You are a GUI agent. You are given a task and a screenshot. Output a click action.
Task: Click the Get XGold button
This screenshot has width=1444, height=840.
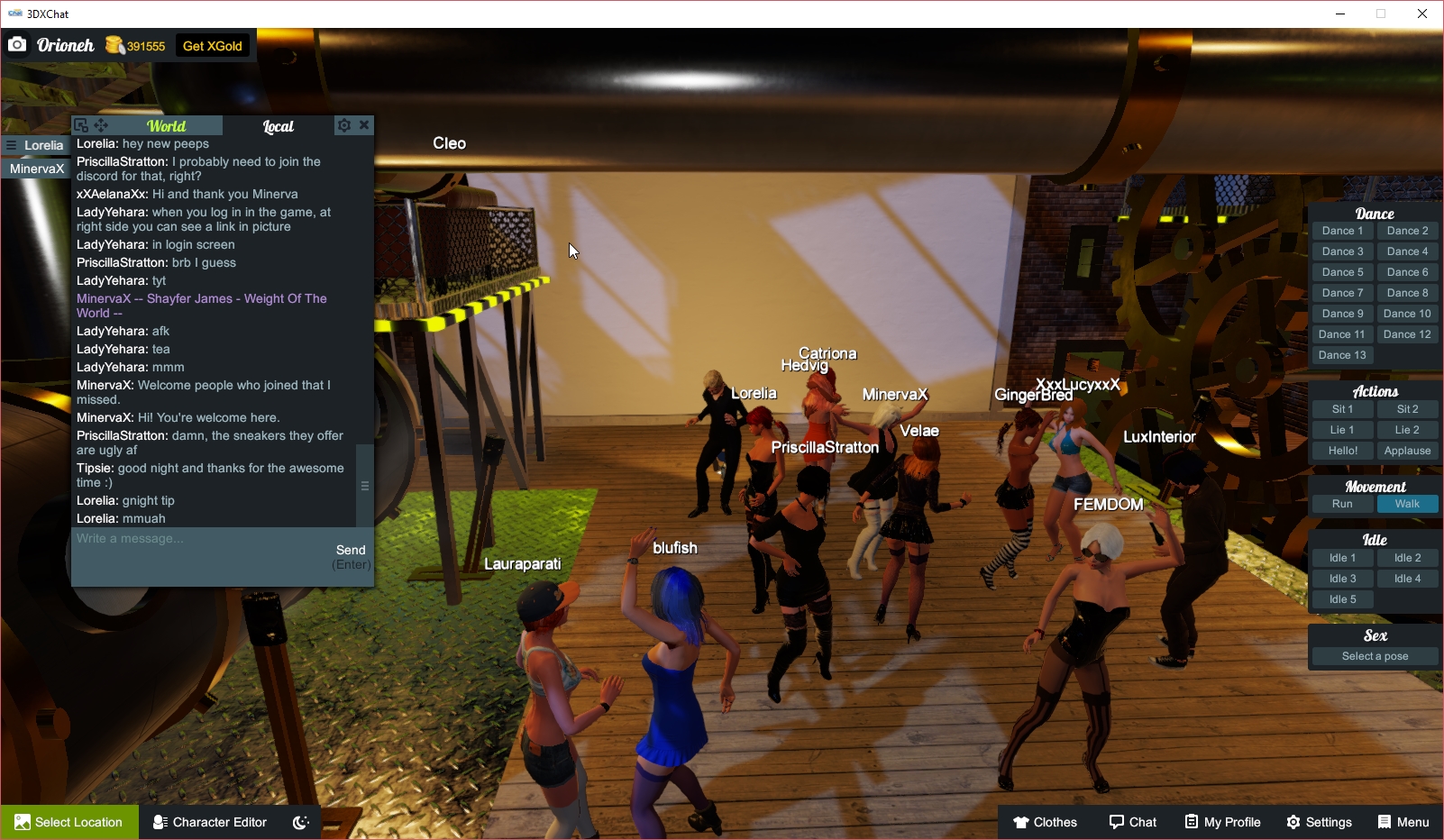(x=212, y=44)
